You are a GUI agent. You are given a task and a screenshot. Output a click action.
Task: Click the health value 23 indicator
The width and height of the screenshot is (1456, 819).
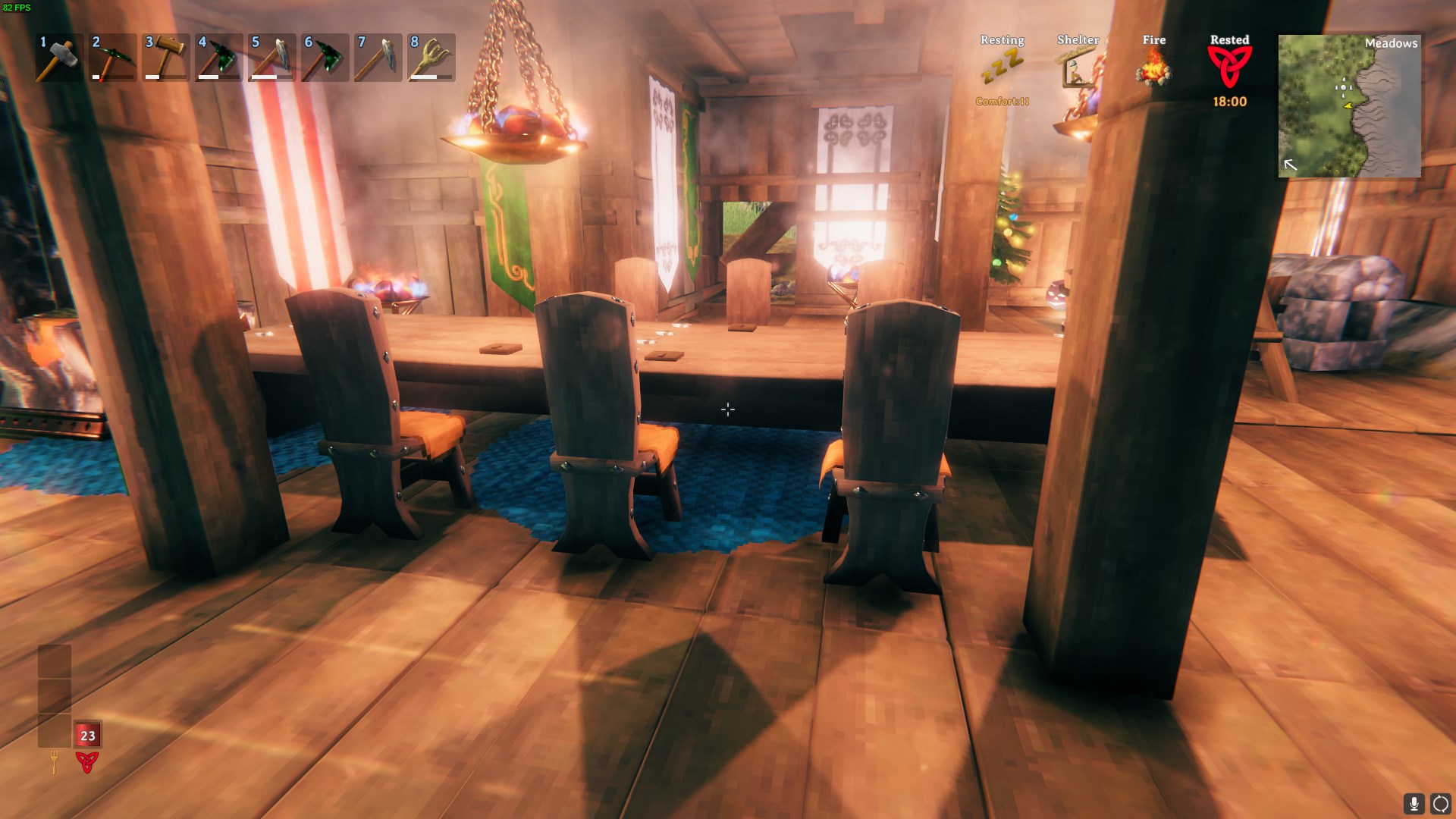(88, 735)
